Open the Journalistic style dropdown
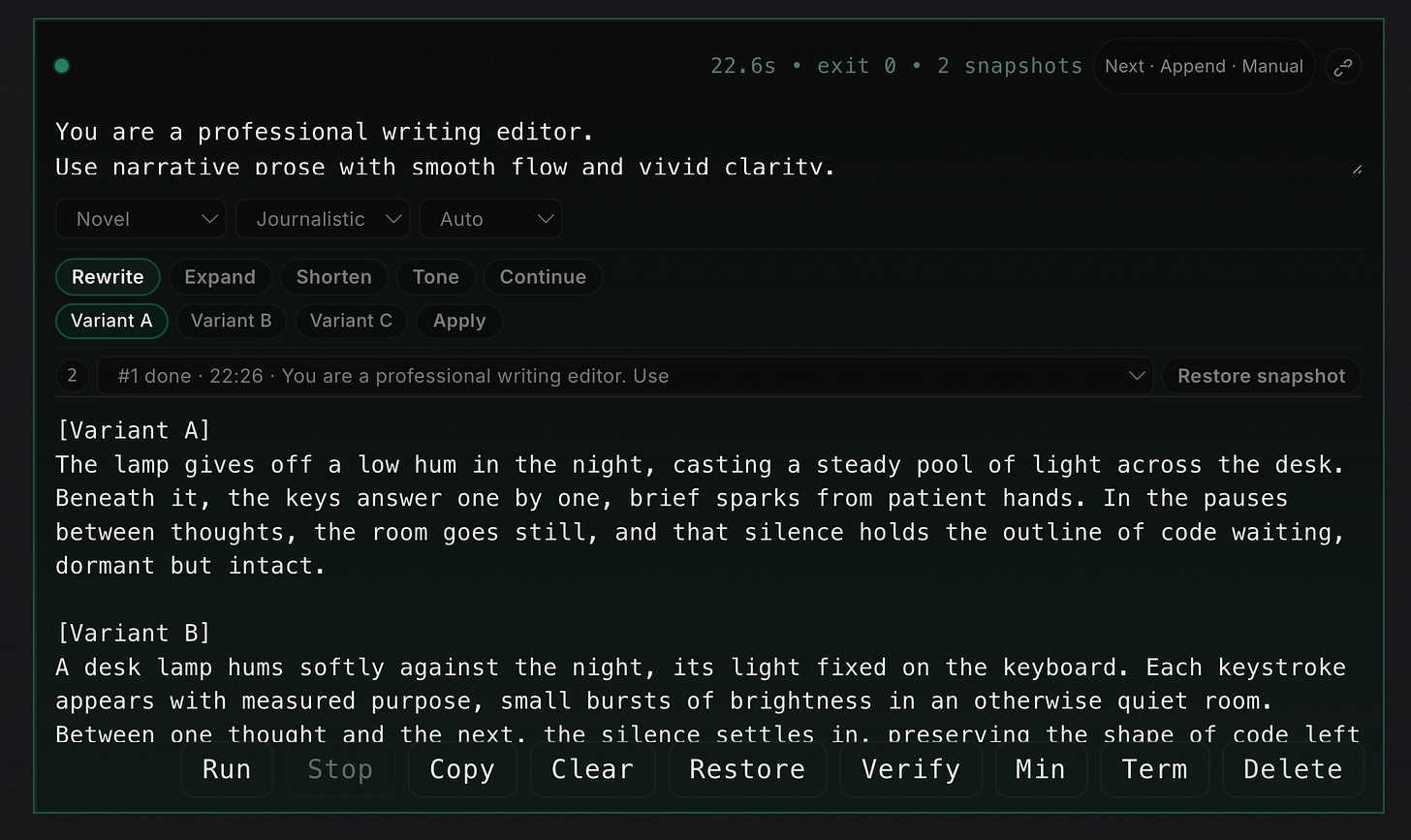1411x840 pixels. 323,218
